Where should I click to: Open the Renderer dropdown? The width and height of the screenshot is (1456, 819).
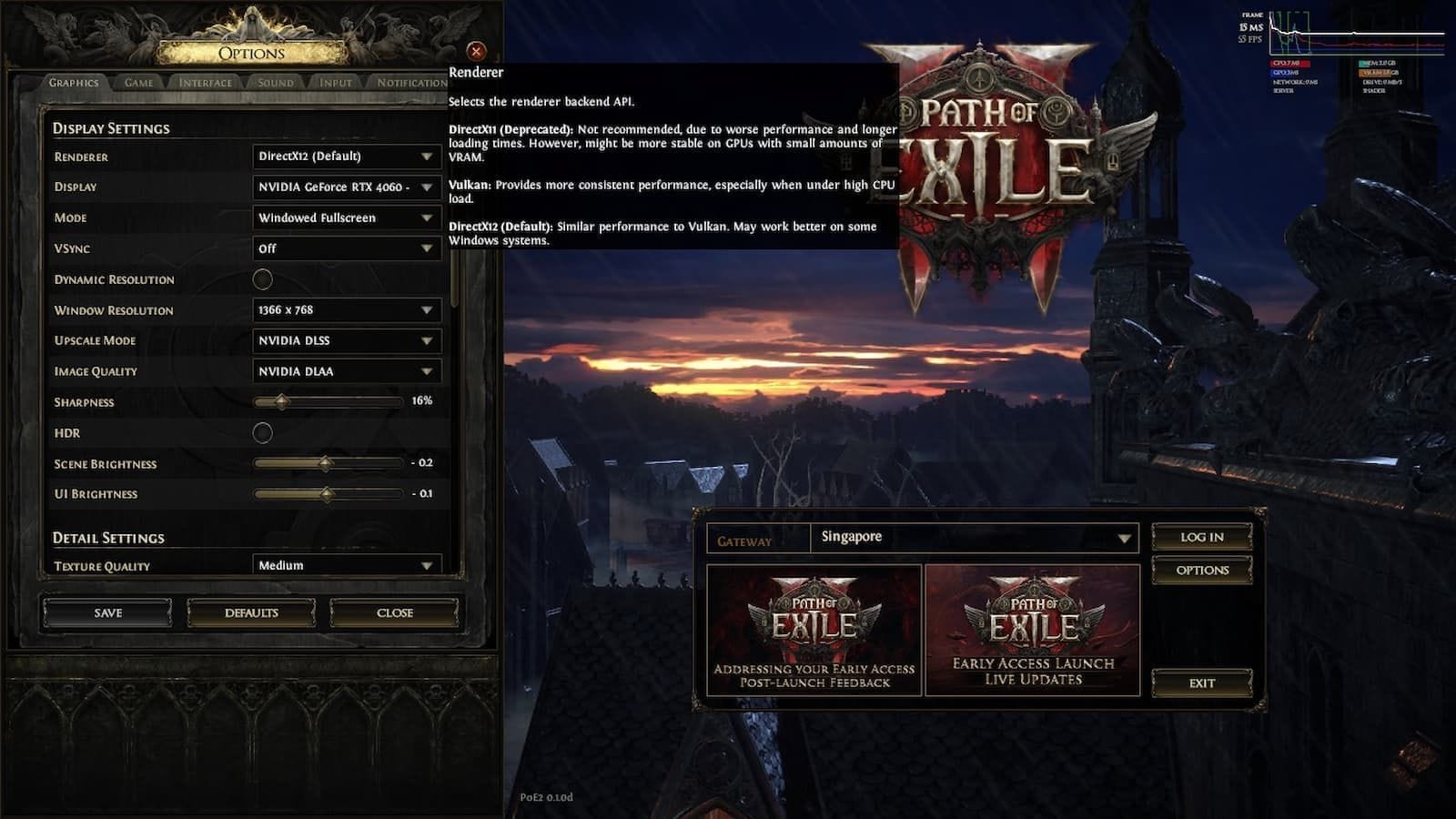[x=346, y=157]
